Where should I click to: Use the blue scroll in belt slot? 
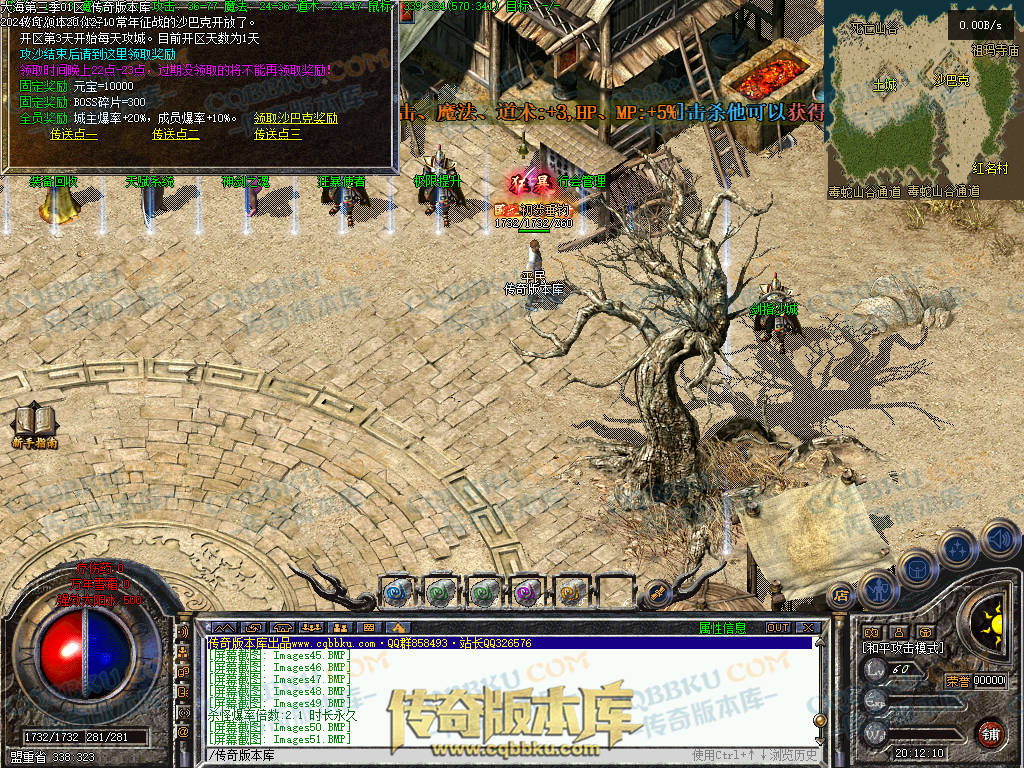pyautogui.click(x=395, y=592)
